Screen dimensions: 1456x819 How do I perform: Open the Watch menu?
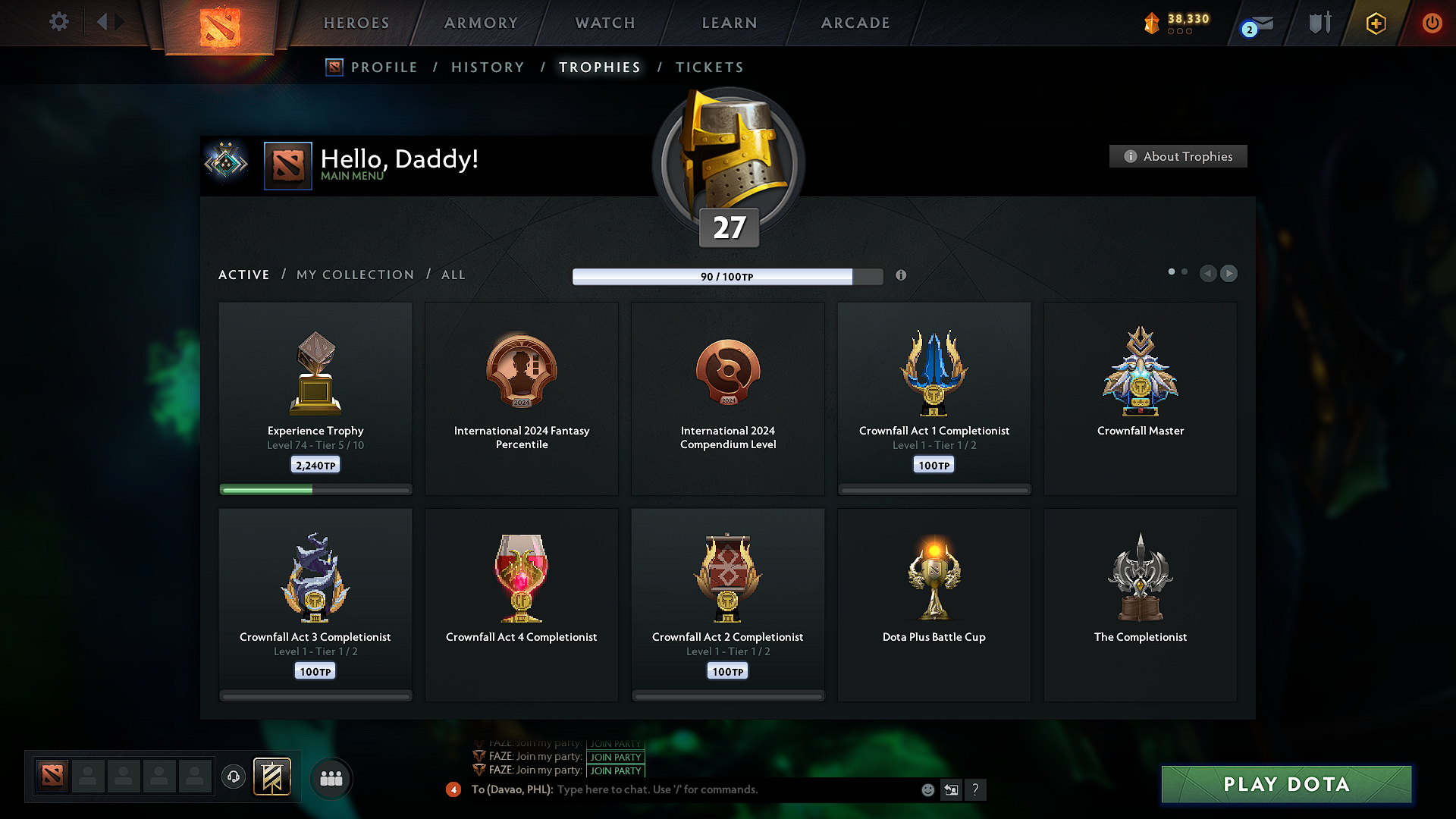pos(605,24)
